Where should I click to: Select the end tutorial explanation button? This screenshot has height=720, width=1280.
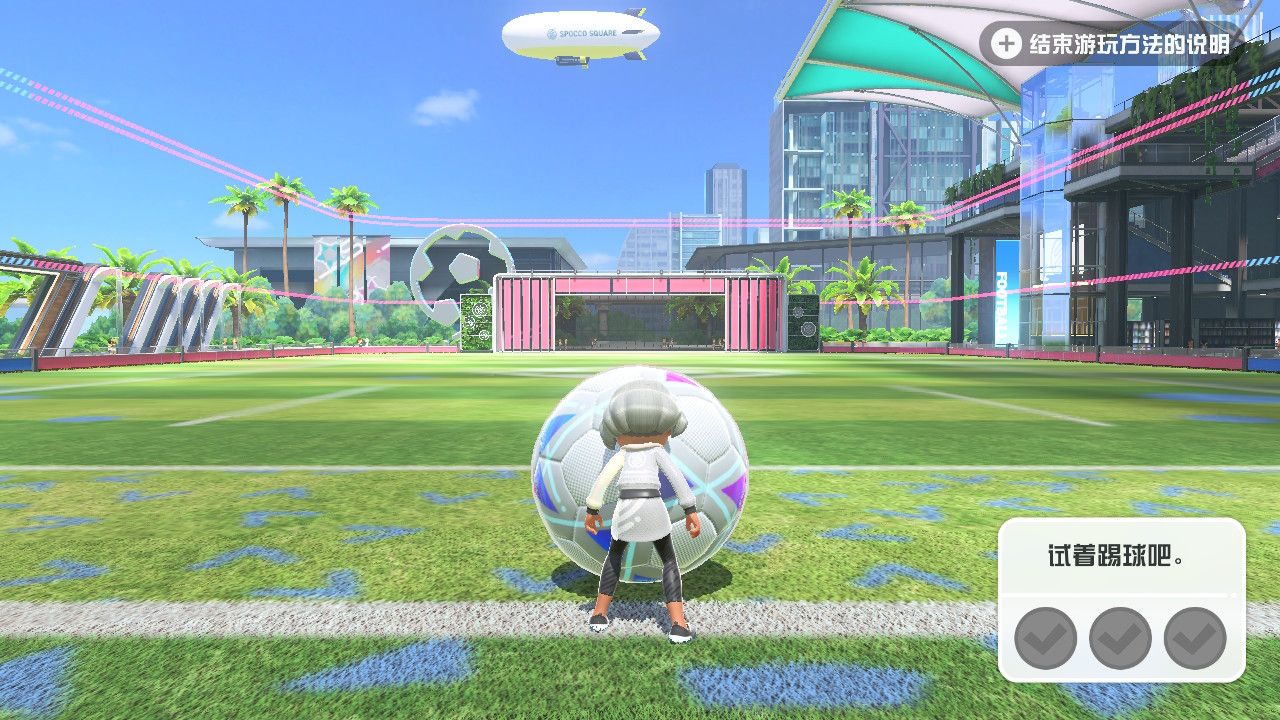click(x=1110, y=44)
